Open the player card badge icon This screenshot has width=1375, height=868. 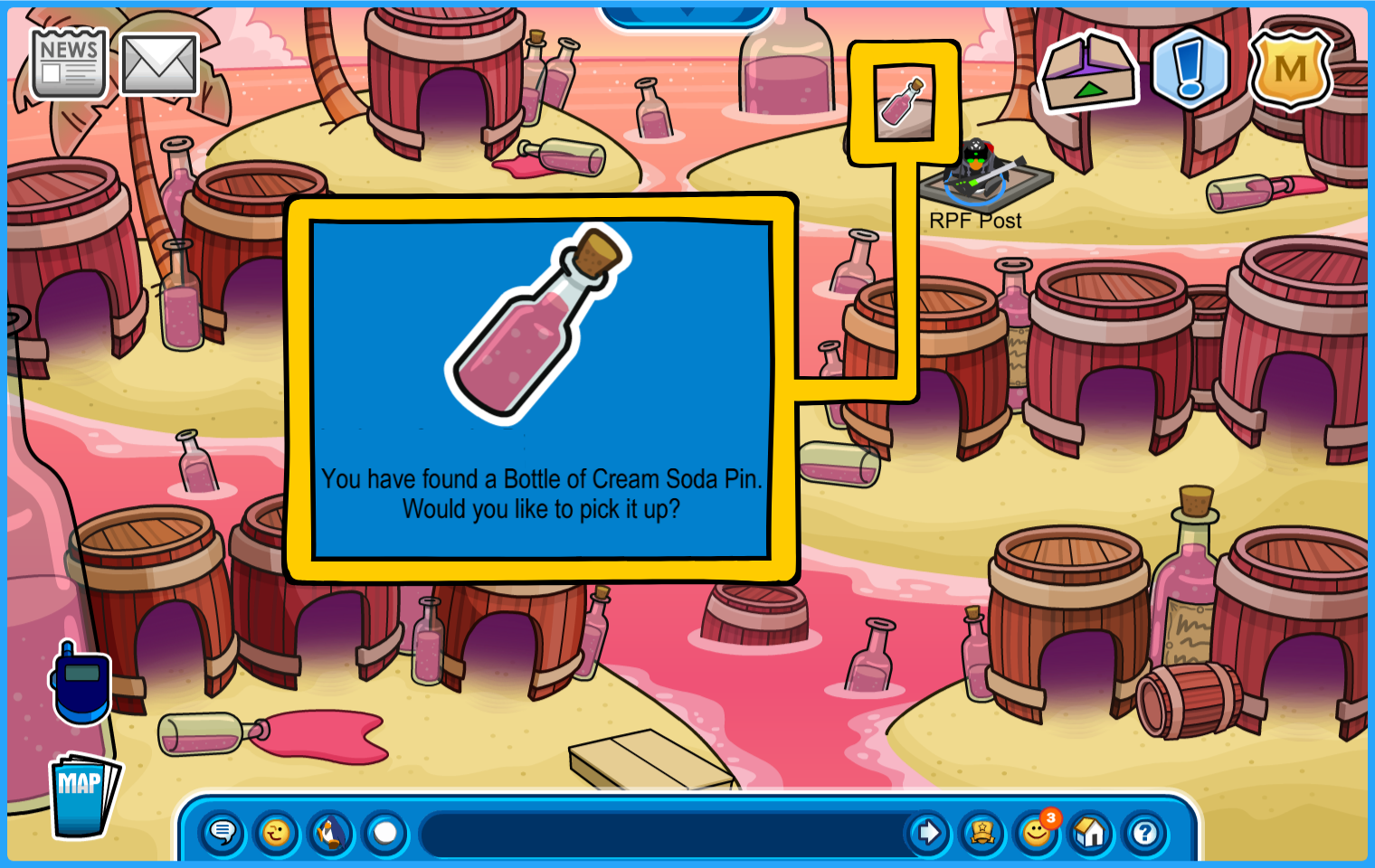(982, 832)
